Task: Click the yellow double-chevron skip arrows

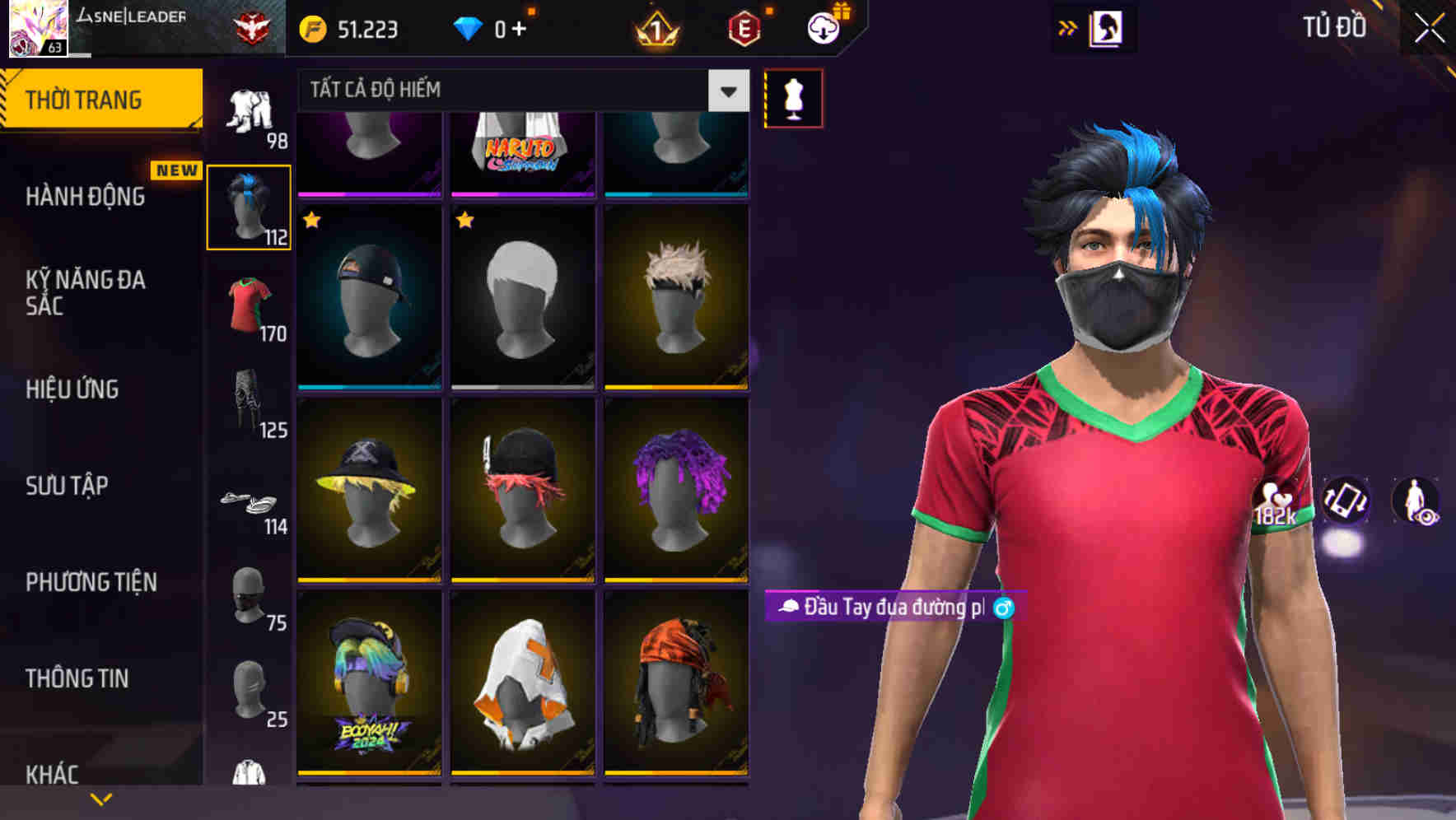Action: coord(1068,26)
